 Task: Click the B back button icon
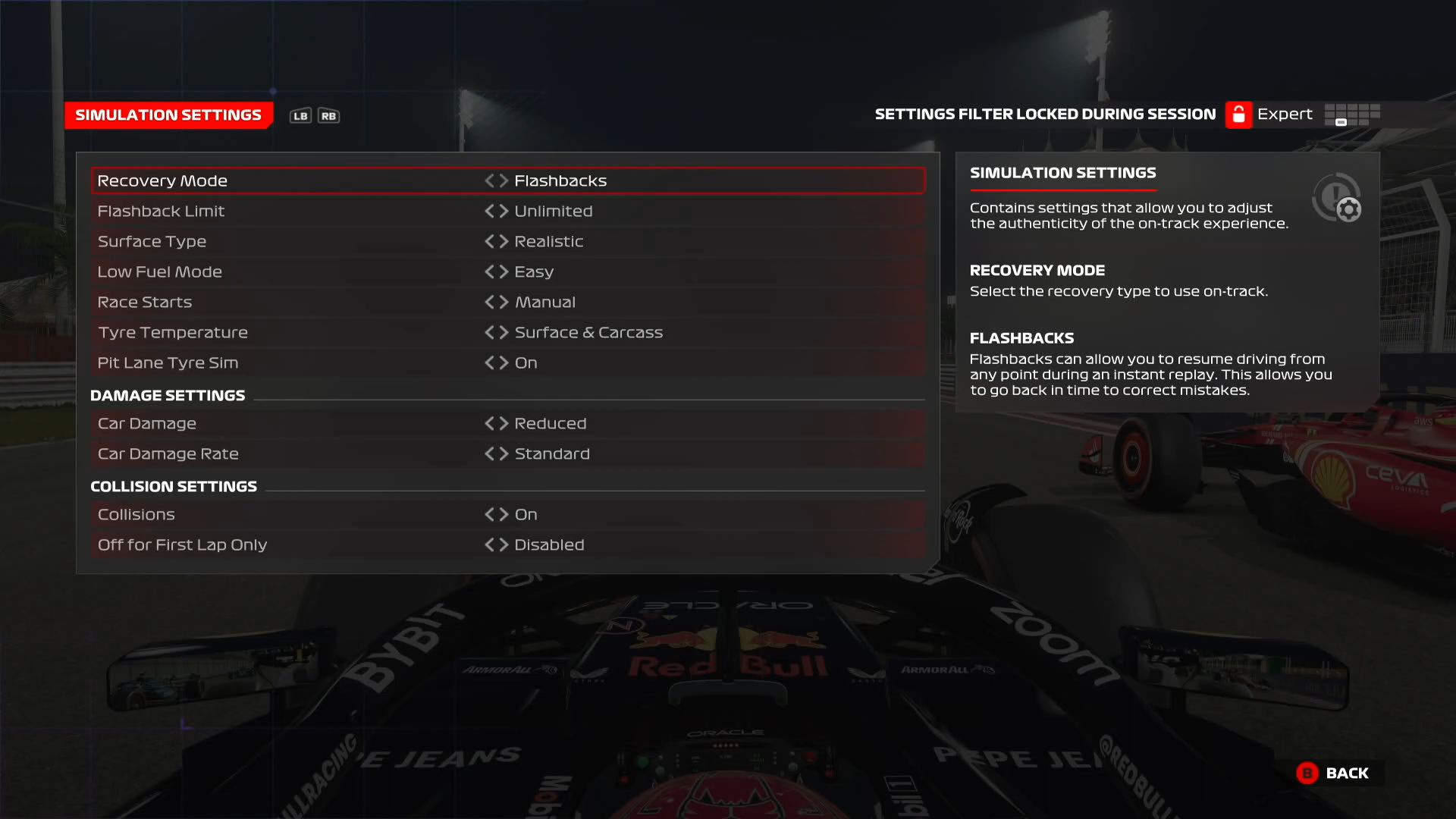coord(1307,773)
